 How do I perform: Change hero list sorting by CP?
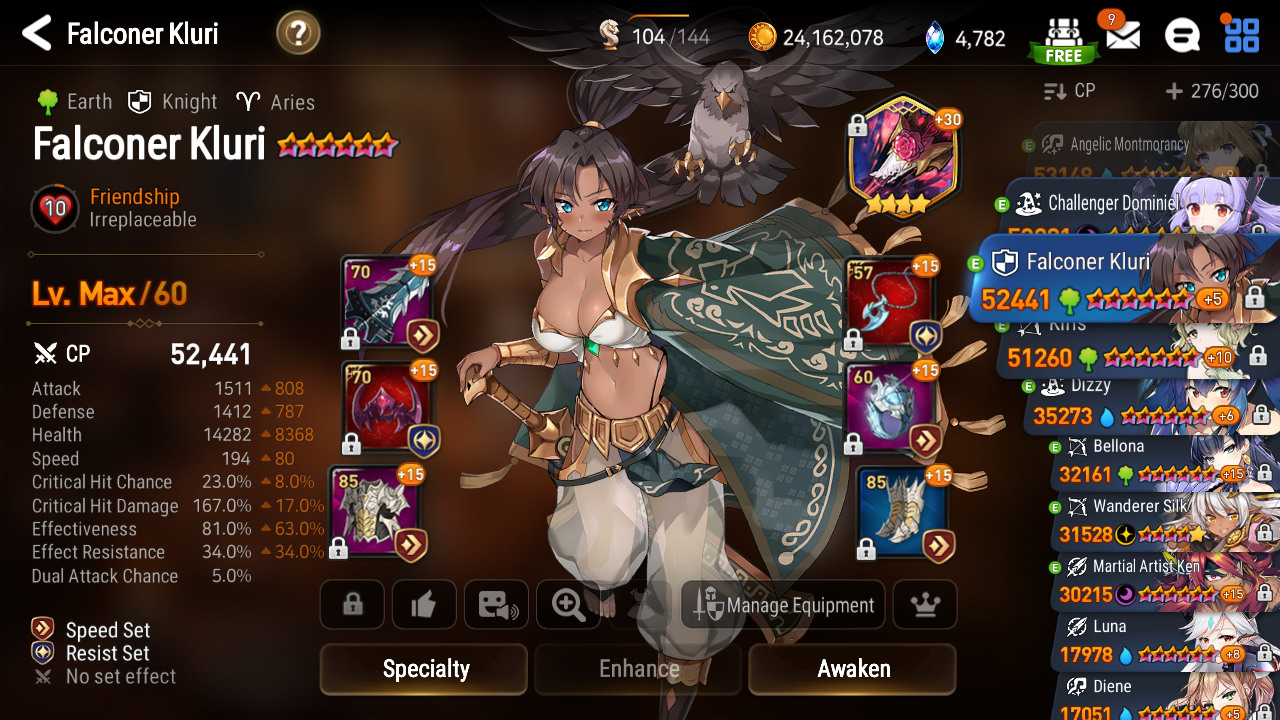[1070, 91]
